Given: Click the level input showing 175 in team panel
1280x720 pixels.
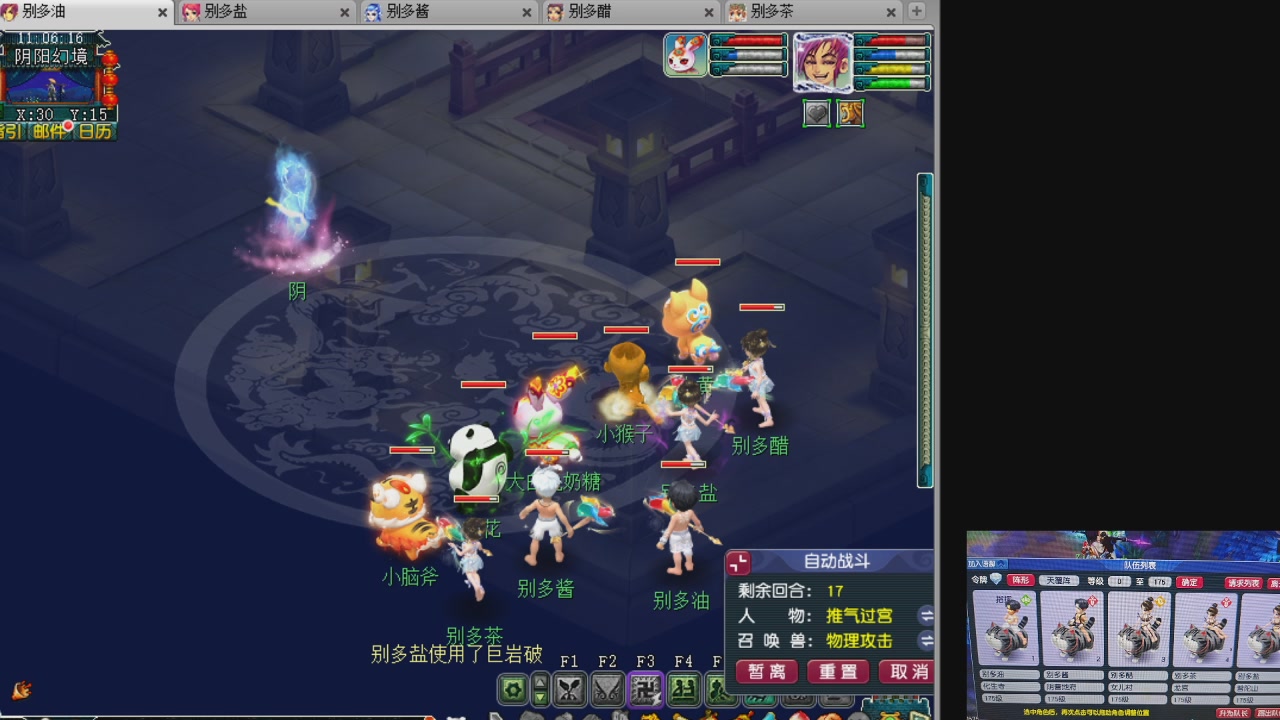Looking at the screenshot, I should 1159,582.
